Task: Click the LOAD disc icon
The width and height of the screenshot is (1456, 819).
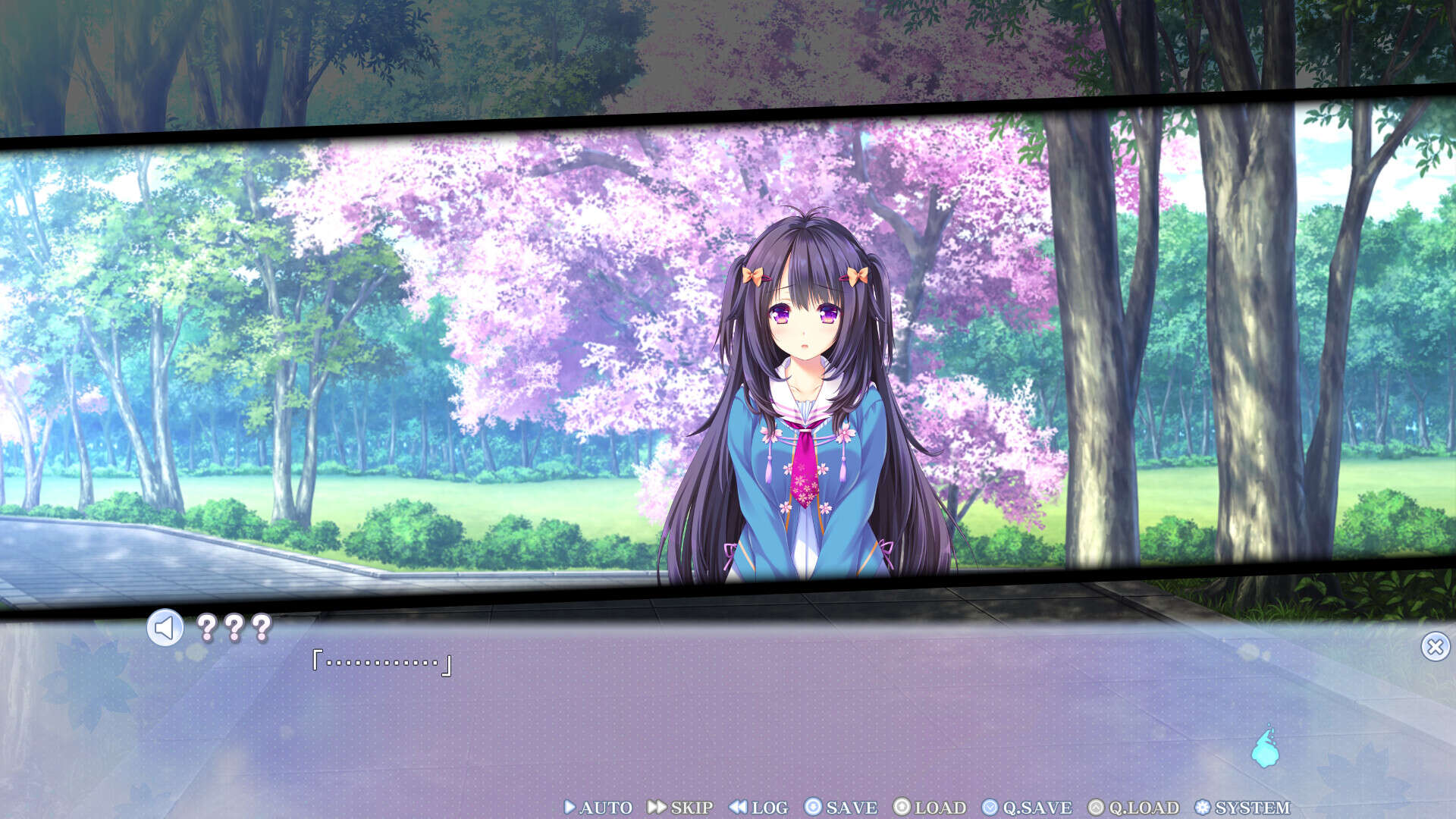Action: pos(902,807)
